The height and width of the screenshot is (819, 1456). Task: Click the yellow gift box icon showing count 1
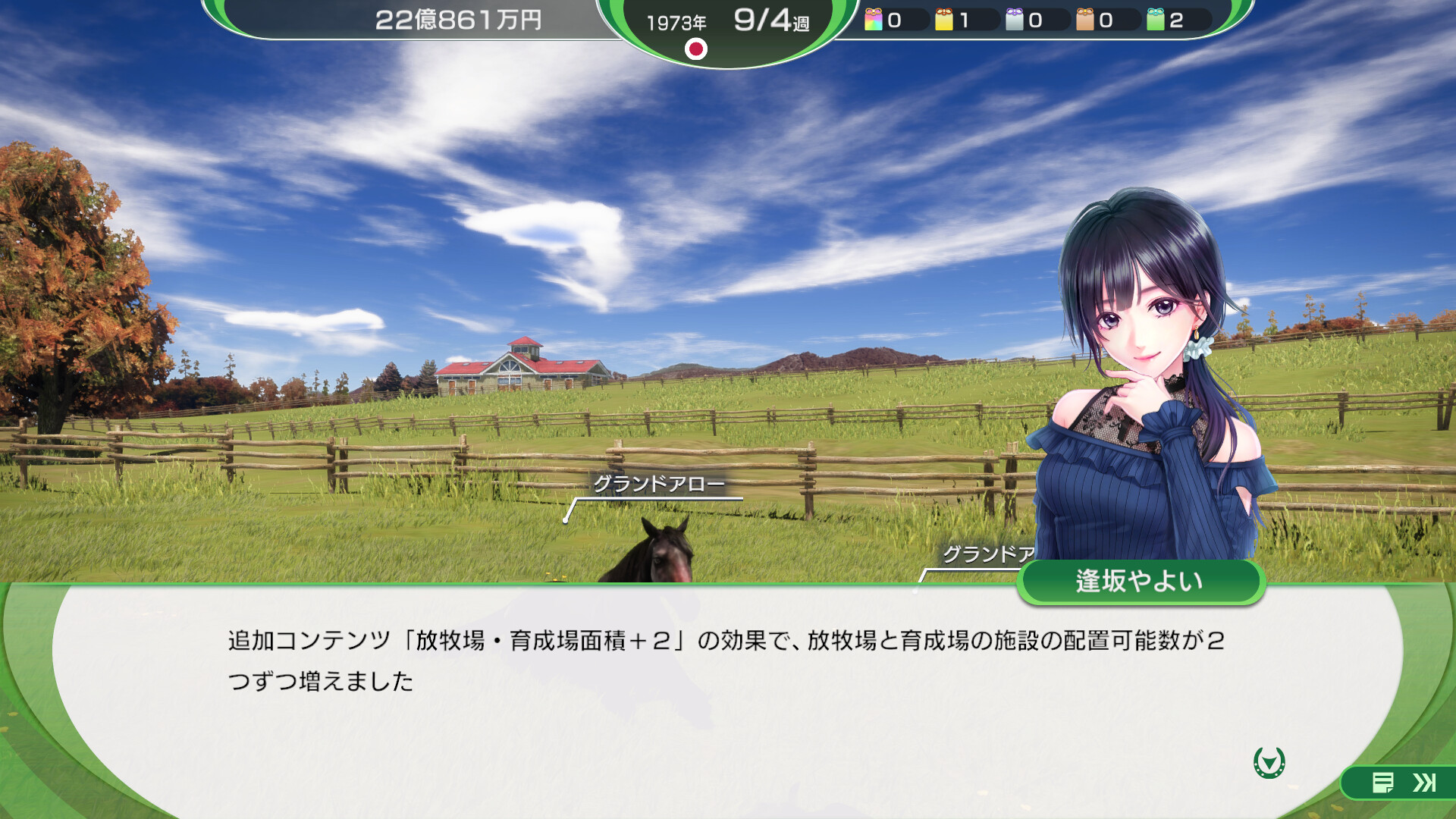[944, 20]
